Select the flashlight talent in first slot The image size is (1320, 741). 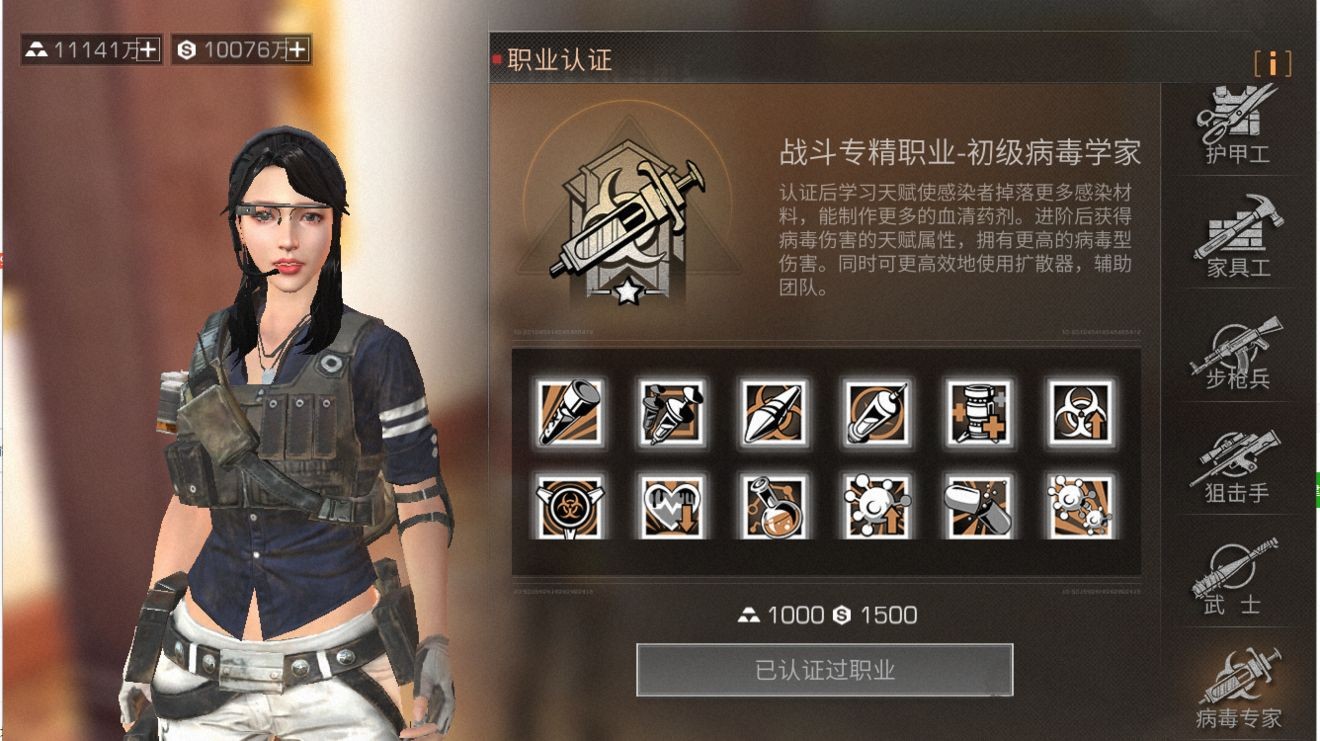point(570,410)
